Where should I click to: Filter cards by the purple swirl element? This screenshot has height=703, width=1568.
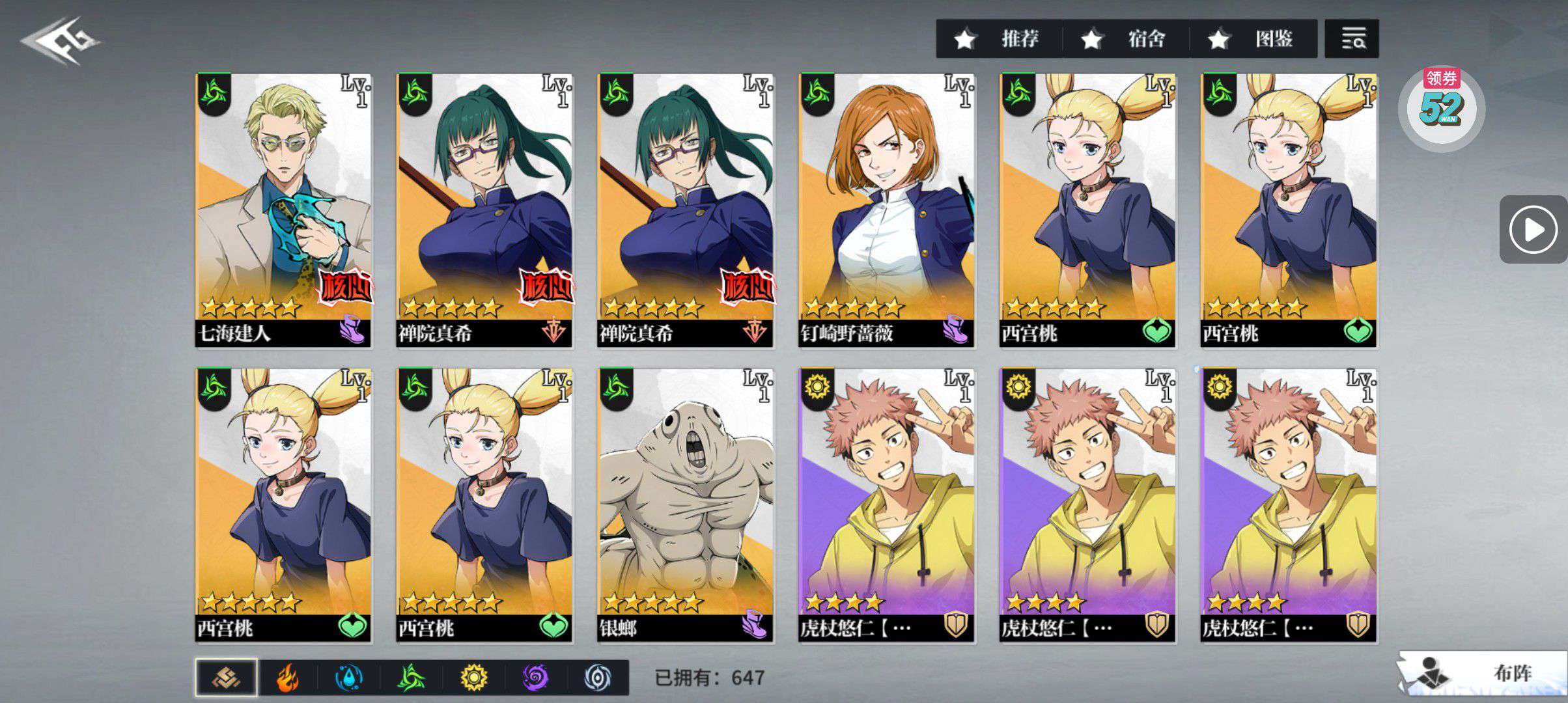tap(535, 678)
